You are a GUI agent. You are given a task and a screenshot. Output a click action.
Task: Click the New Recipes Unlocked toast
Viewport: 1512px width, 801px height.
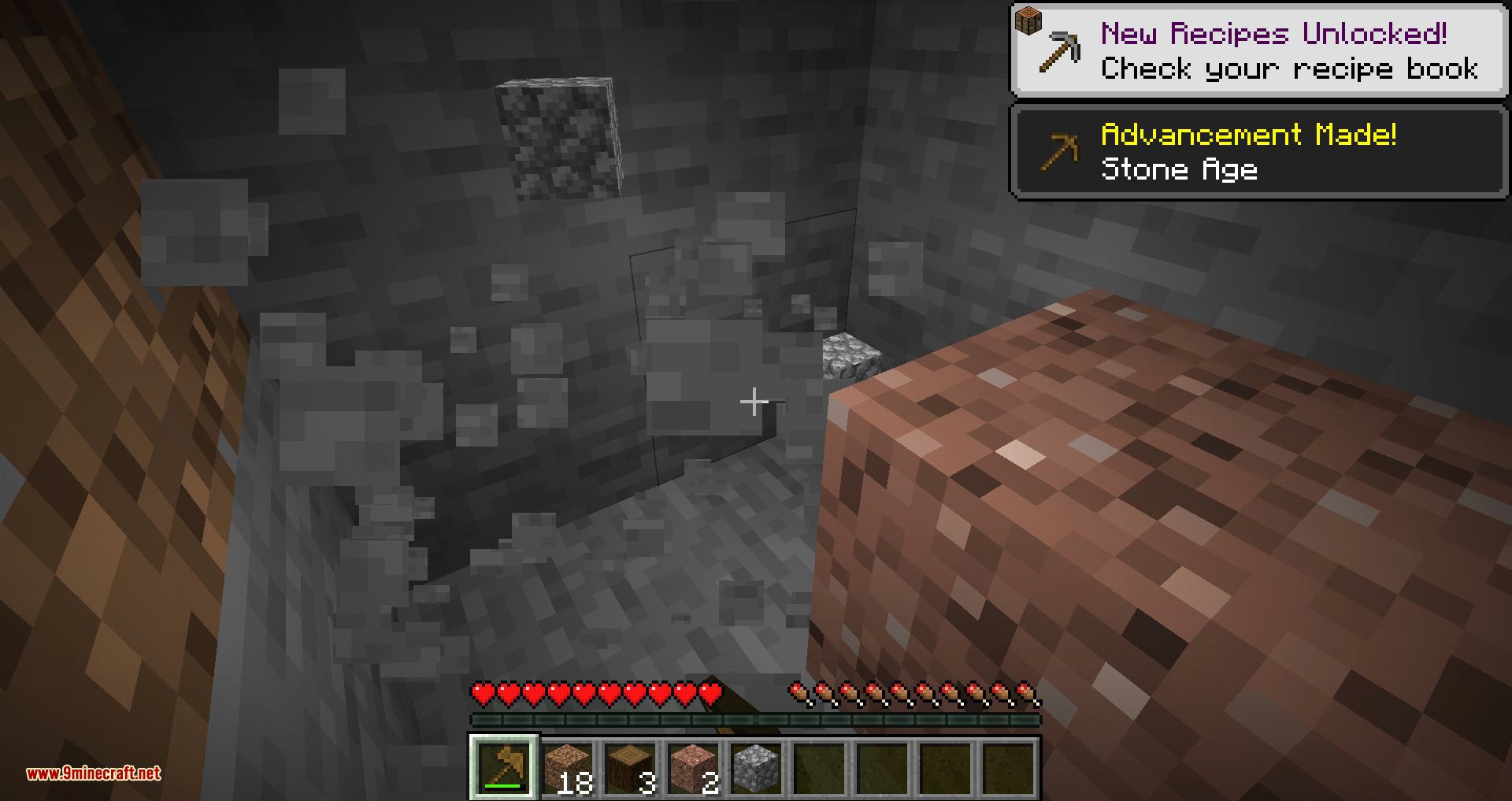pyautogui.click(x=1258, y=47)
